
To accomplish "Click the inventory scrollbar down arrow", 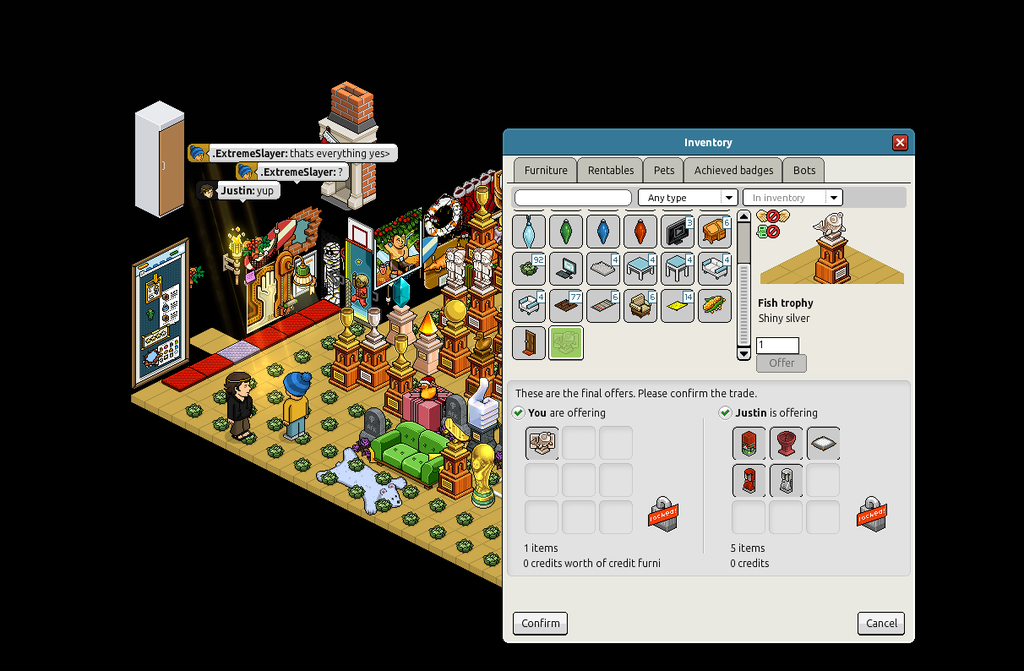I will click(x=743, y=353).
